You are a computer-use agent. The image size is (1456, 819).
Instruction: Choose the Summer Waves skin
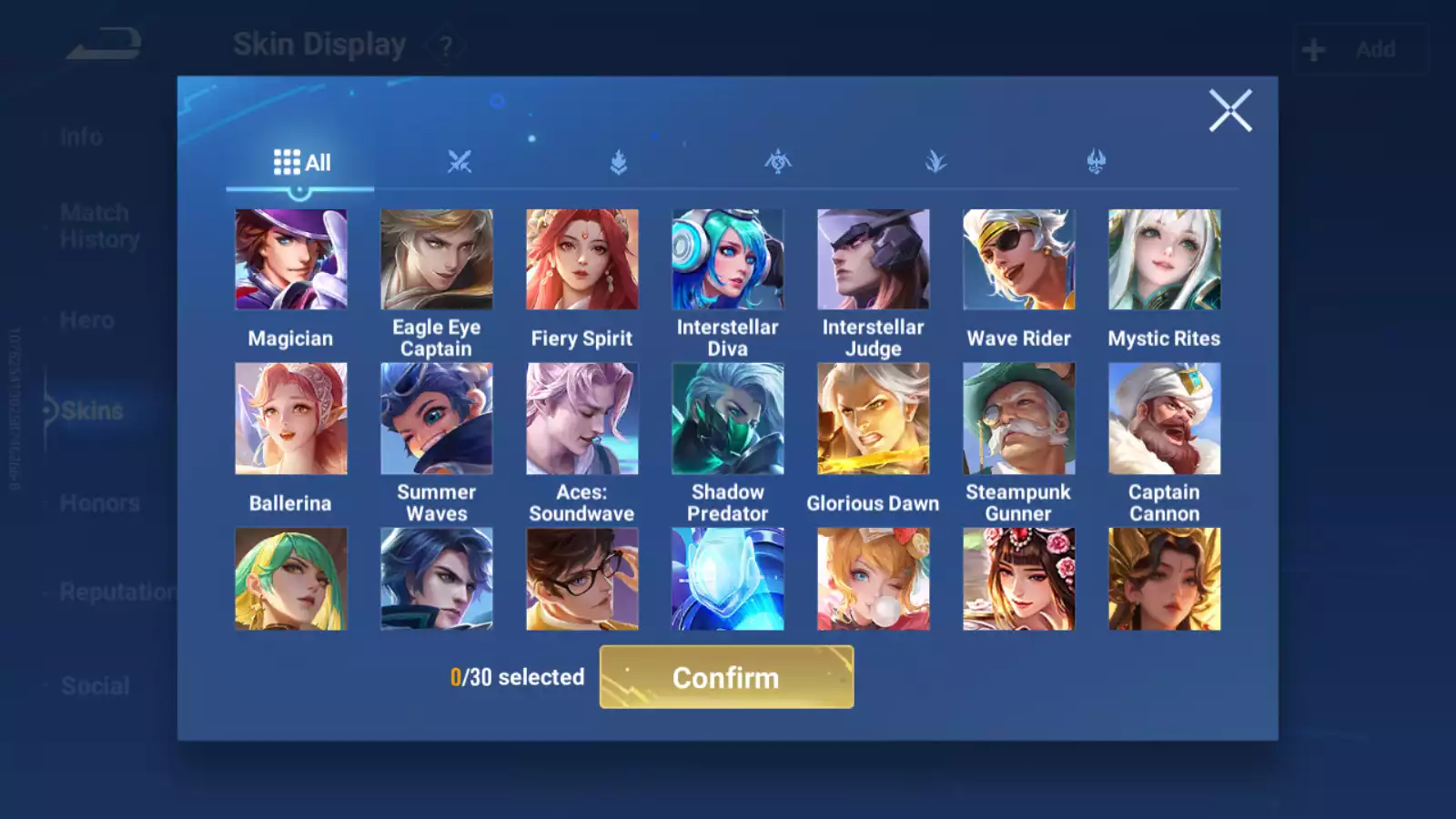[x=437, y=419]
